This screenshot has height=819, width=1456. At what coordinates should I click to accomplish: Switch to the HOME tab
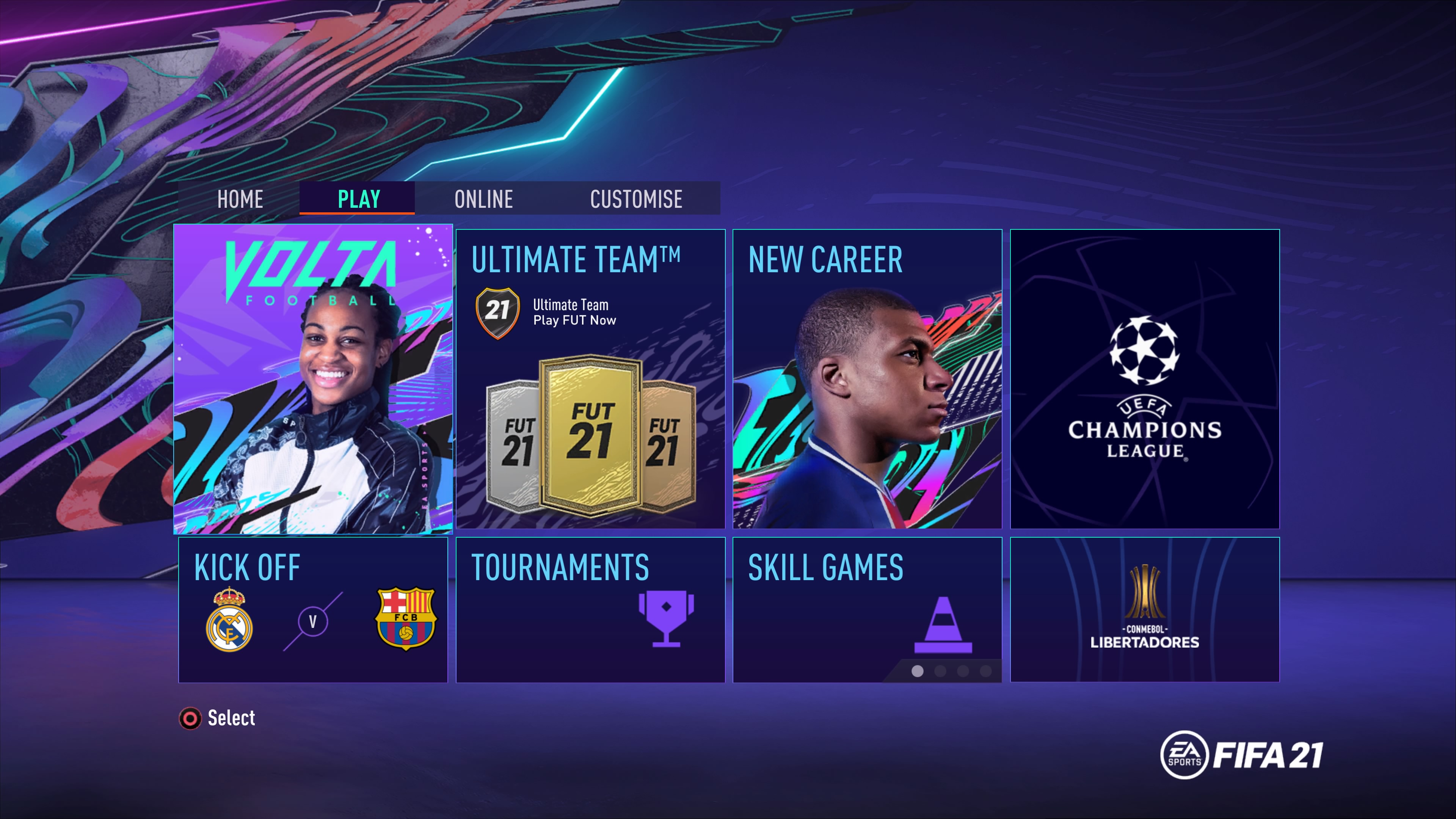point(240,199)
